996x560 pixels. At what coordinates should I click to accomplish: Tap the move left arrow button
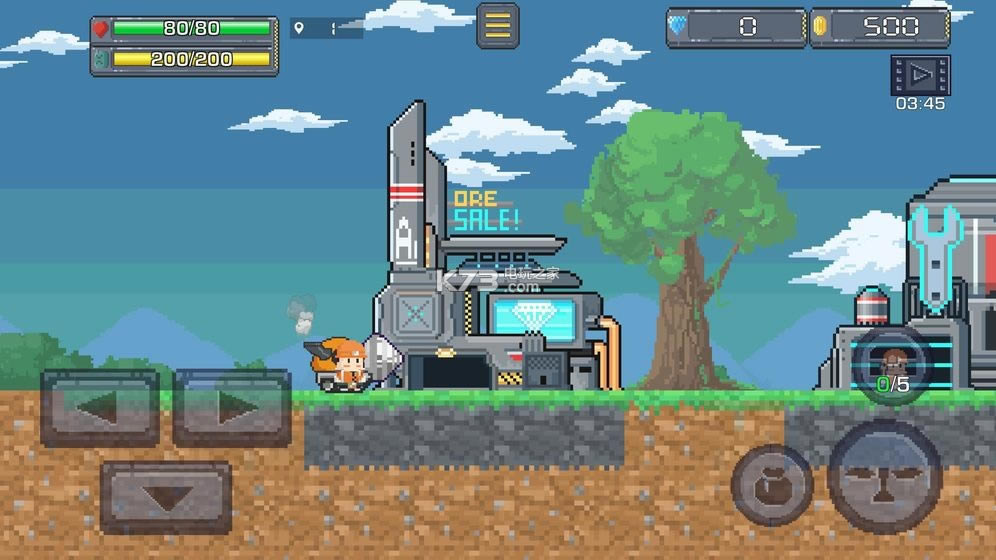point(100,407)
